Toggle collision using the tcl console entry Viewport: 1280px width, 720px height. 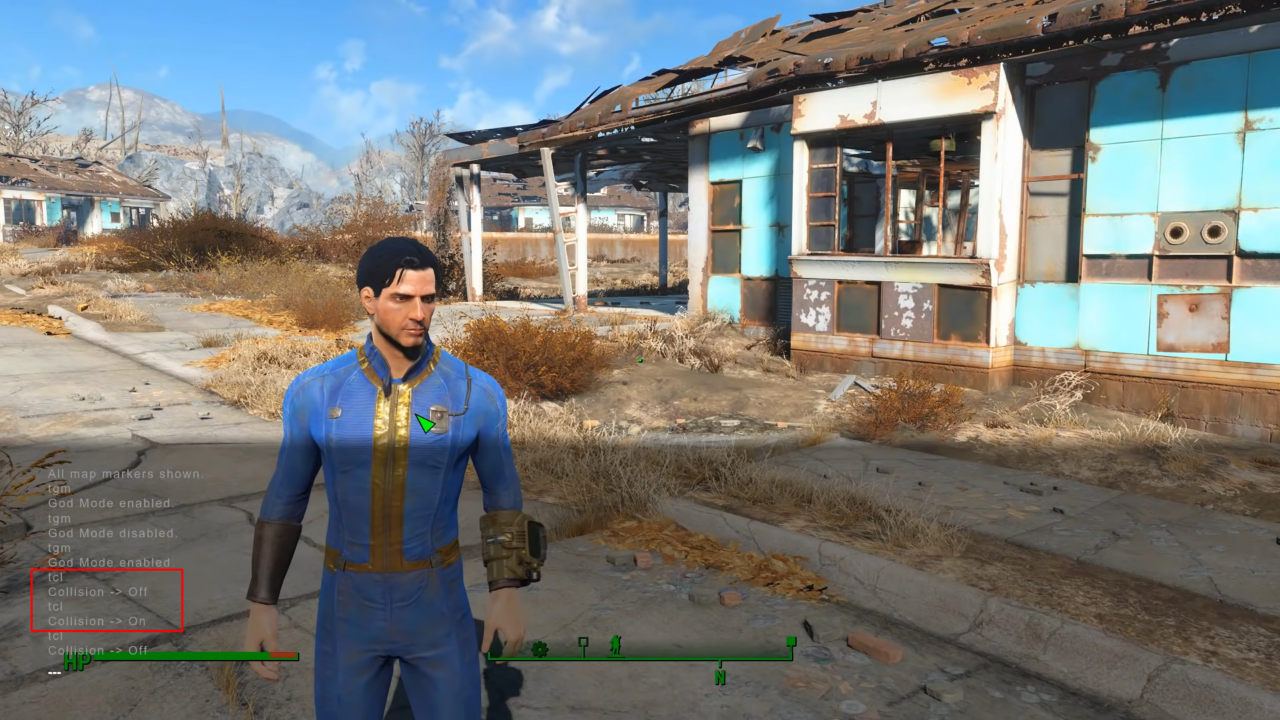(55, 577)
